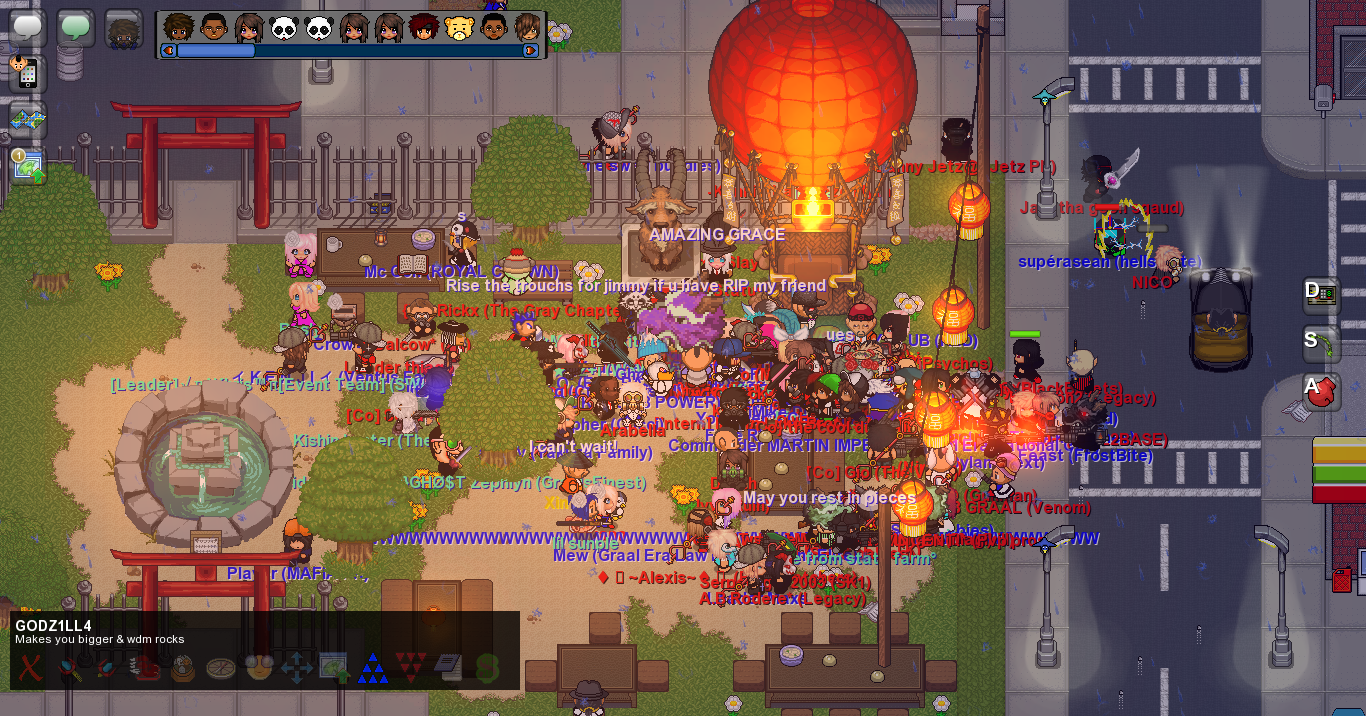1366x716 pixels.
Task: Select the green S symbol hotbar item
Action: (487, 667)
